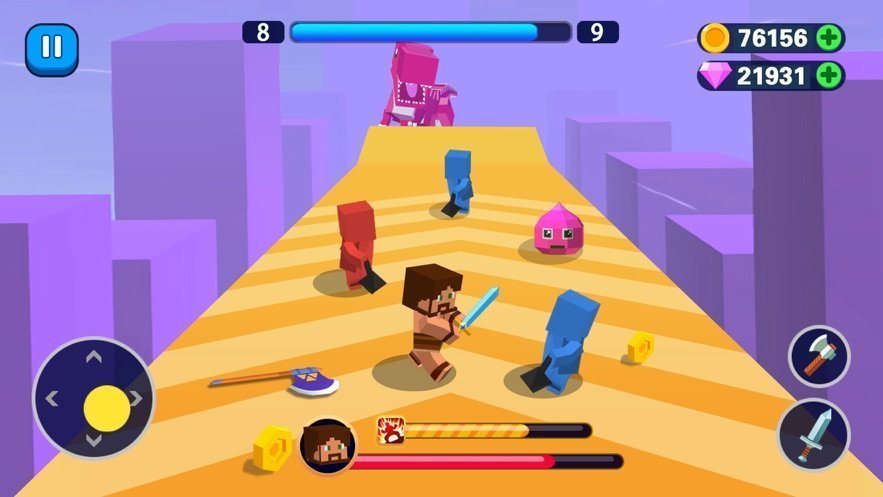883x497 pixels.
Task: Buy more pink gems with the plus button
Action: click(x=829, y=75)
